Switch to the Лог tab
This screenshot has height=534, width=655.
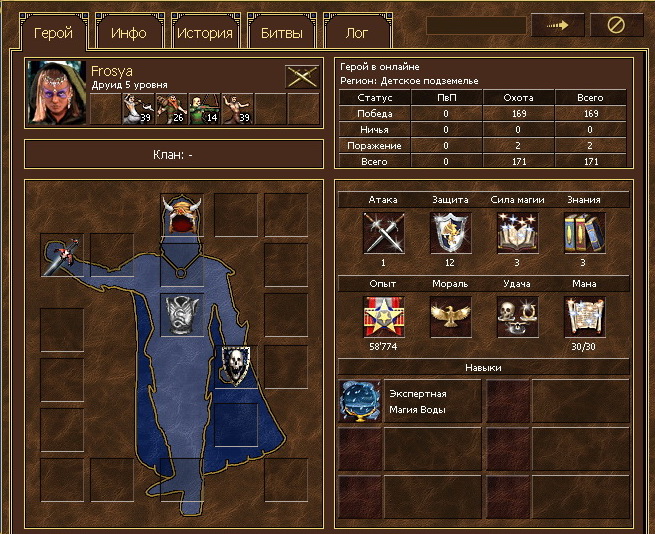(357, 32)
